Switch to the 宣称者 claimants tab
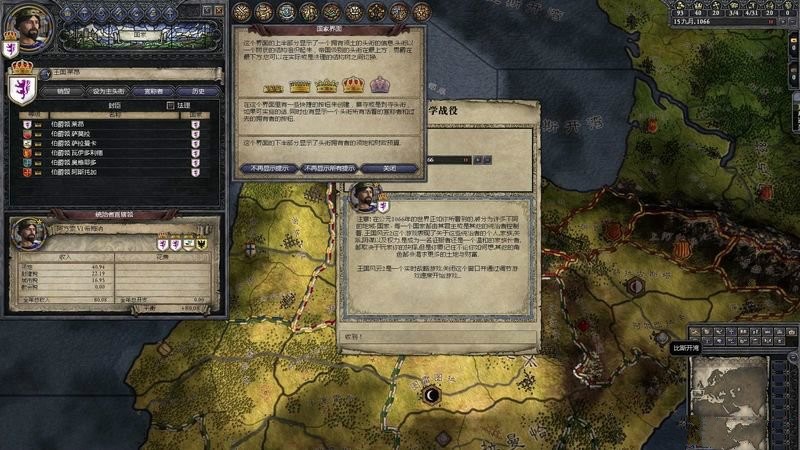 pyautogui.click(x=152, y=90)
